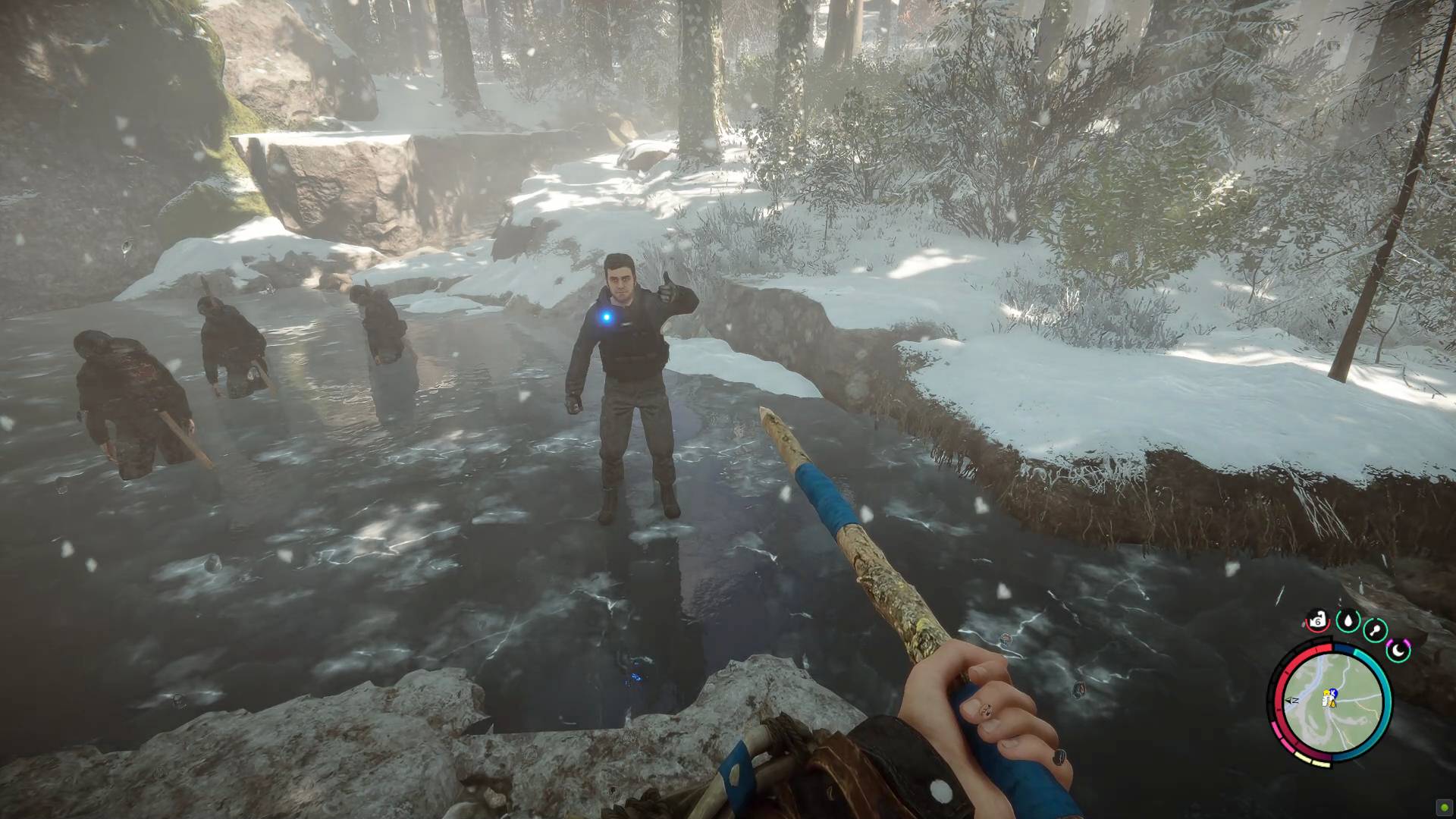Viewport: 1456px width, 819px height.
Task: Select the crescent moon rest icon
Action: tap(1398, 650)
